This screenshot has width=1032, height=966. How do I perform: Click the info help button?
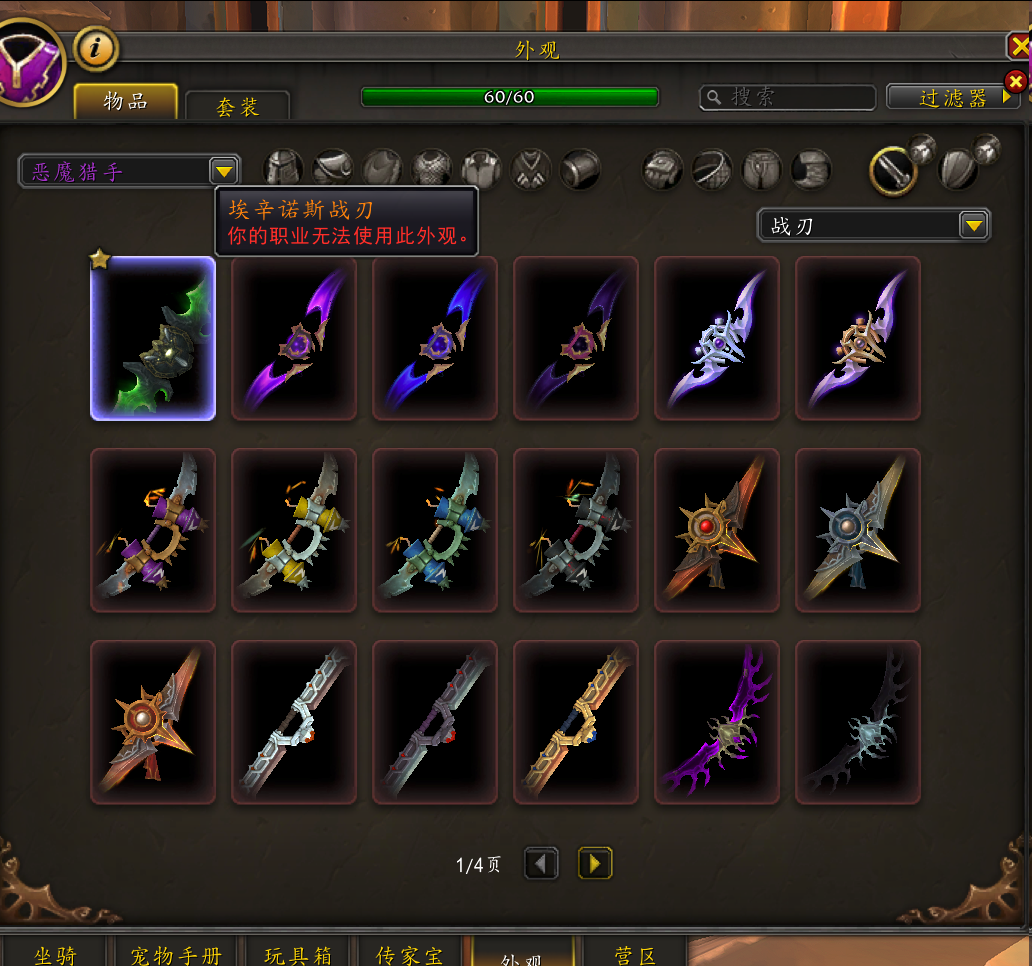pyautogui.click(x=96, y=47)
